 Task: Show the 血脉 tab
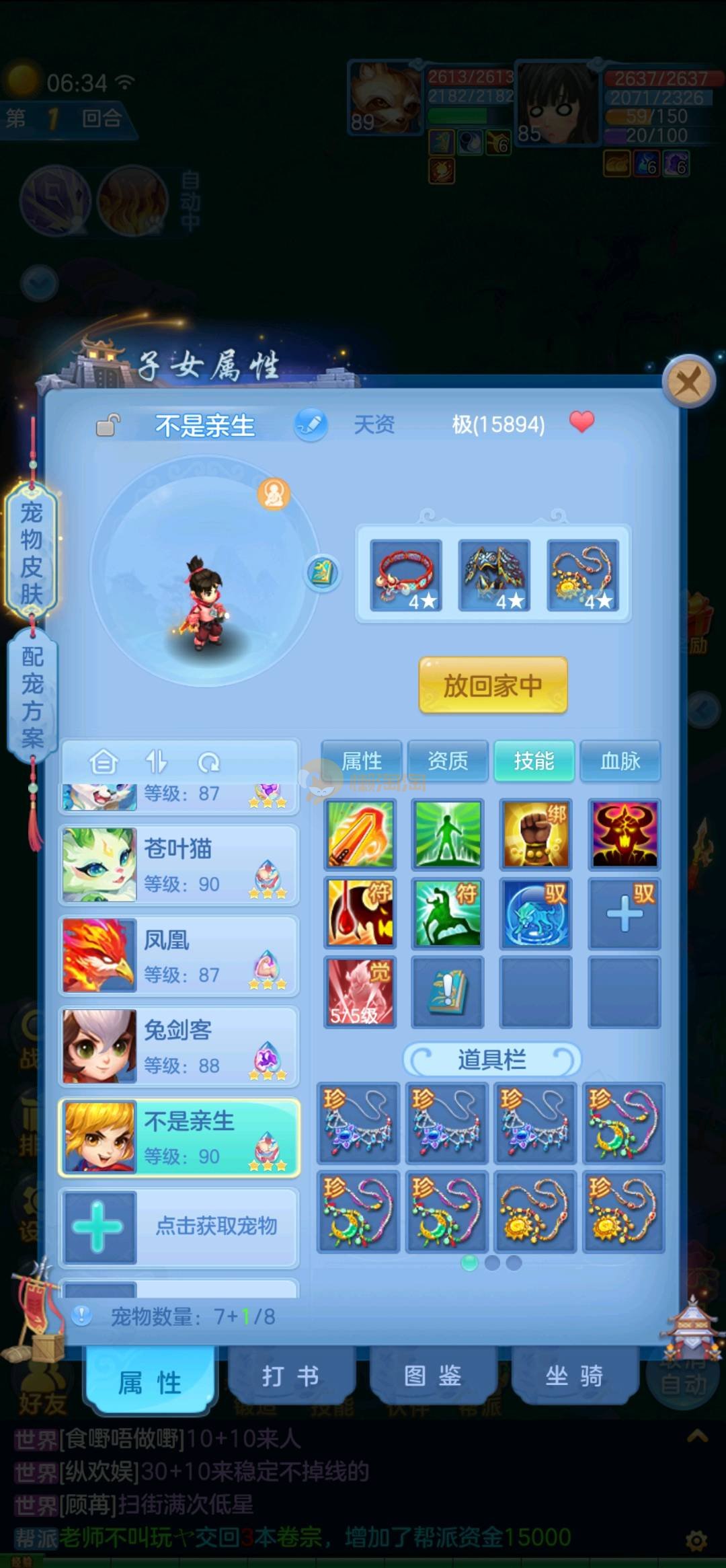[620, 761]
